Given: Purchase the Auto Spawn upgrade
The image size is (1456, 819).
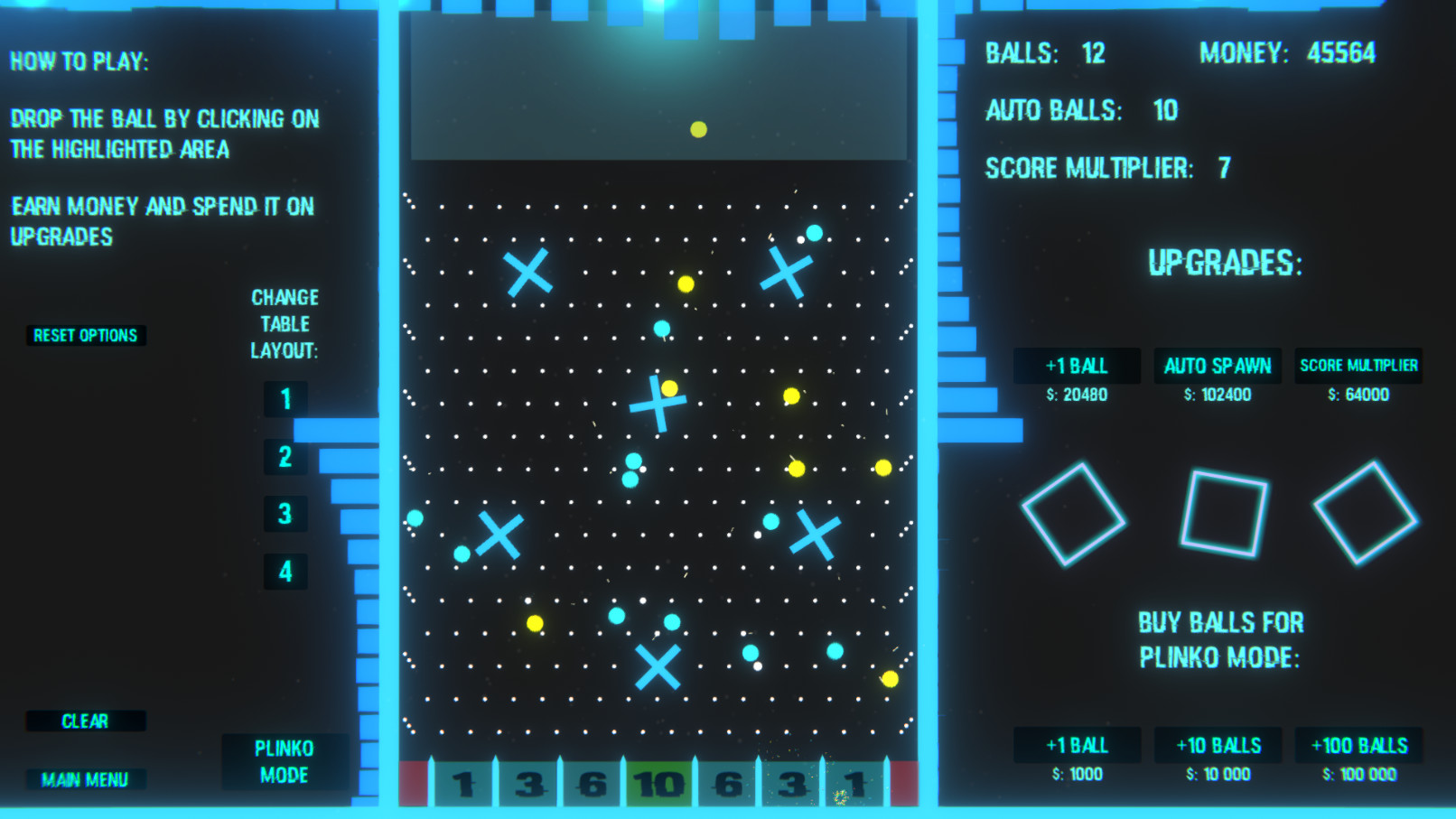Looking at the screenshot, I should pyautogui.click(x=1216, y=366).
